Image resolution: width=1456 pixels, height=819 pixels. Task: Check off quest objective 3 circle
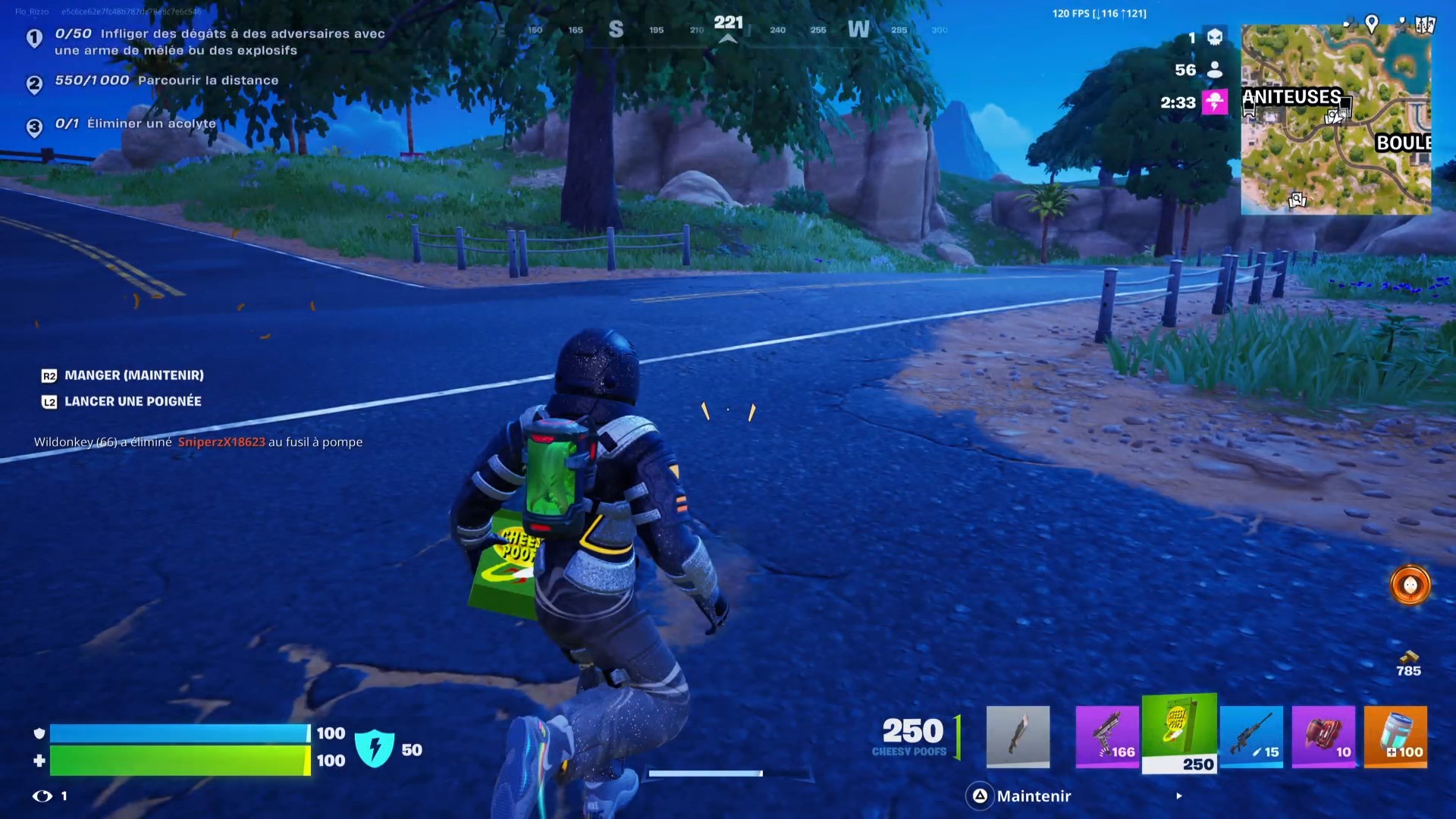click(x=34, y=128)
